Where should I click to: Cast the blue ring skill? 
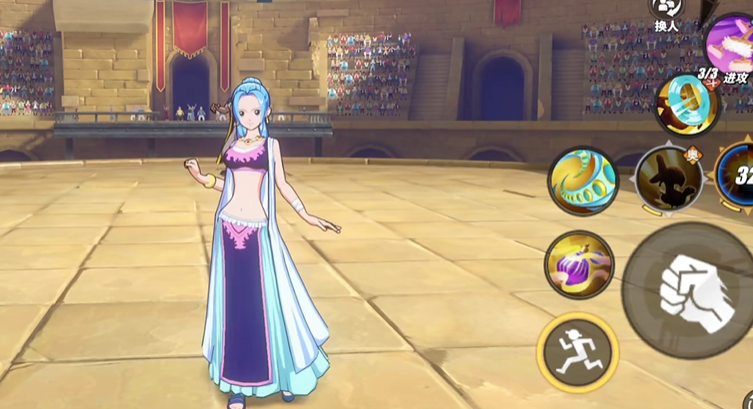[685, 105]
